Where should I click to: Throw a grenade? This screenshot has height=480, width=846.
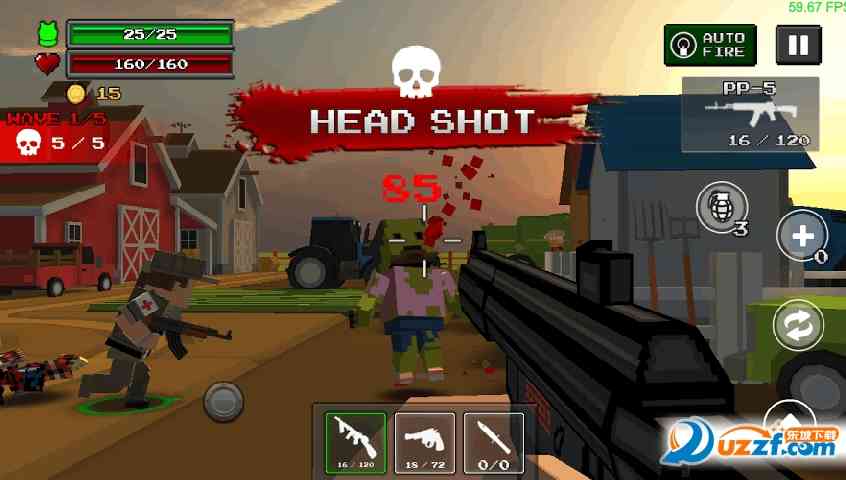point(720,208)
